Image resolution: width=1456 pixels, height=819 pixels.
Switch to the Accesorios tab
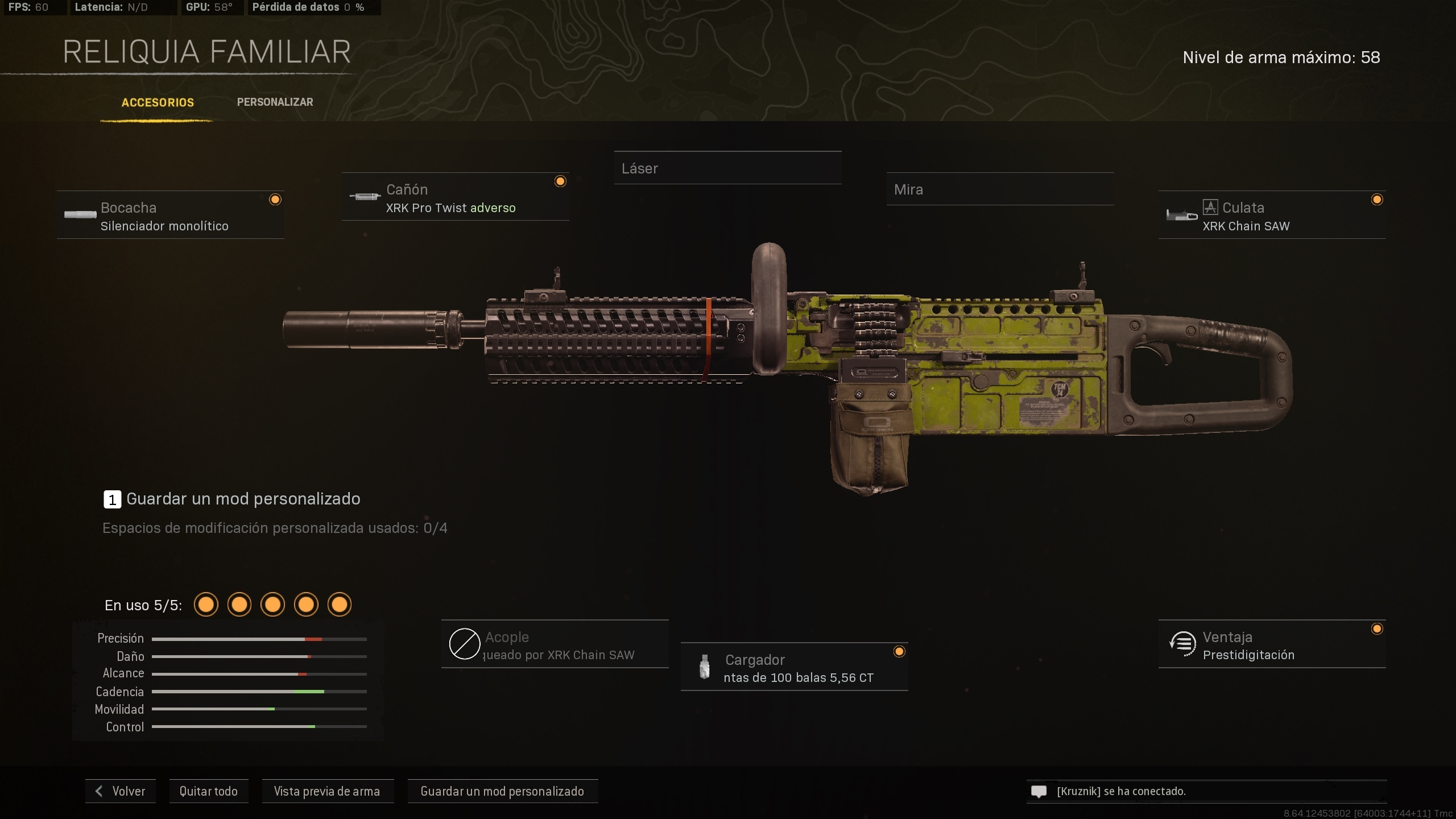point(157,102)
